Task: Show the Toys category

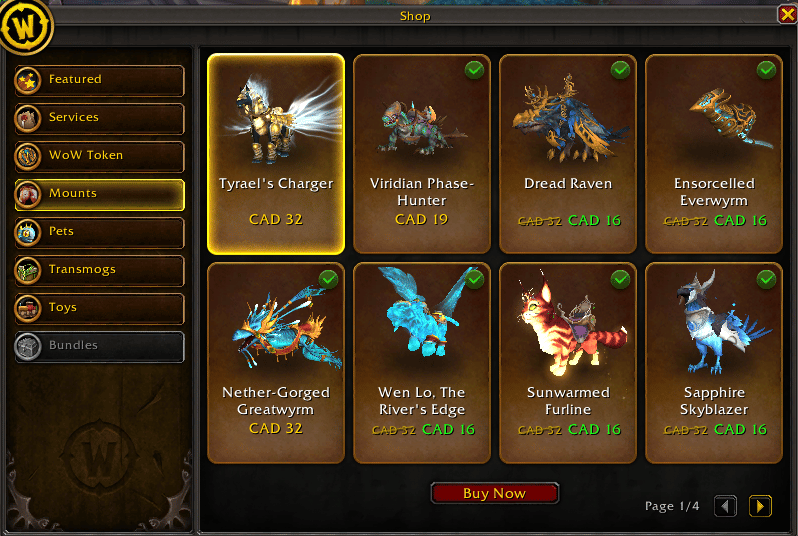Action: click(x=99, y=308)
